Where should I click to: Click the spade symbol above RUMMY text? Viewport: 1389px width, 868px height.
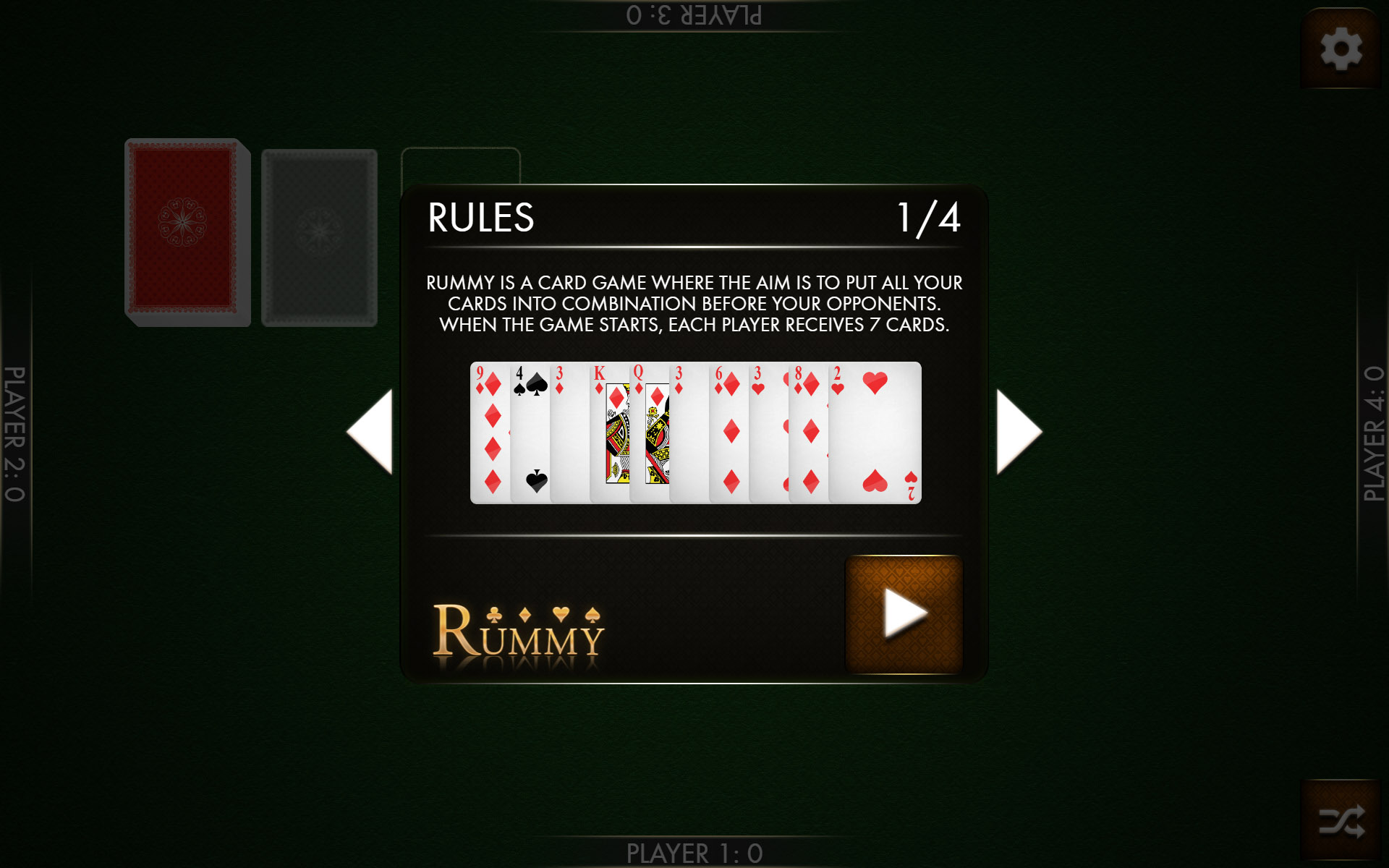click(x=592, y=615)
